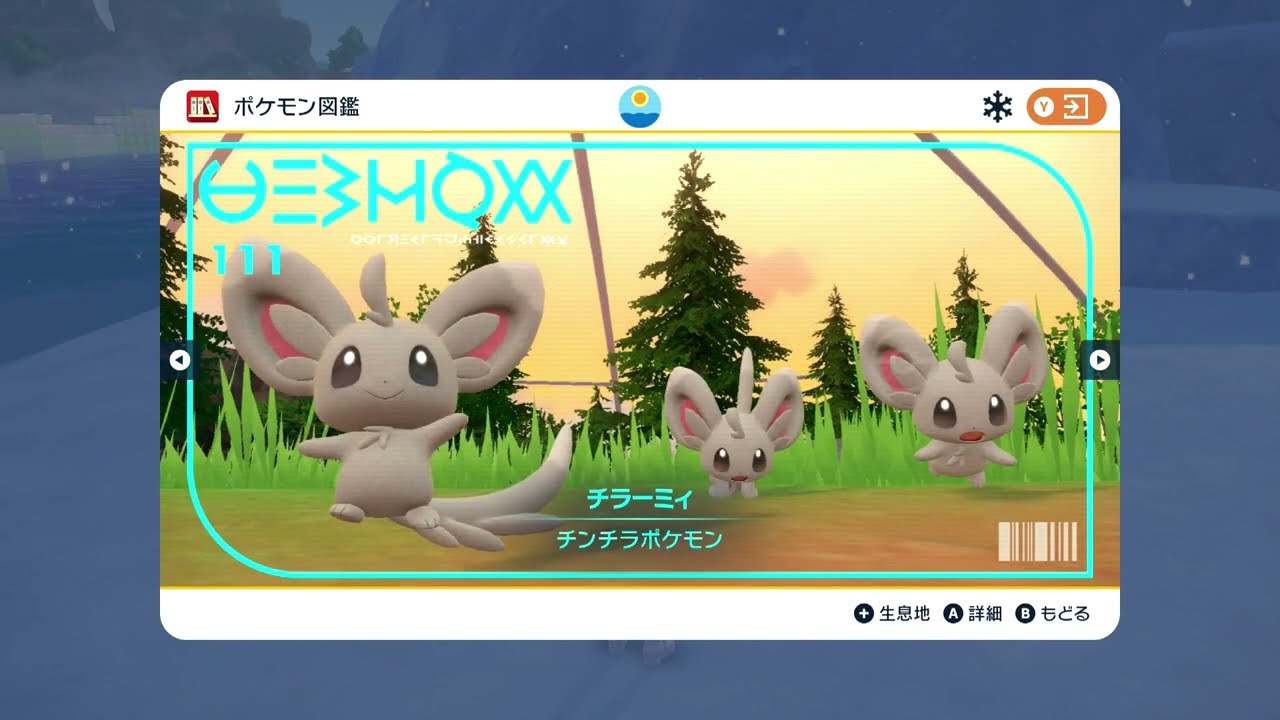Toggle the snowflake weather indicator
The image size is (1280, 720).
click(x=995, y=104)
